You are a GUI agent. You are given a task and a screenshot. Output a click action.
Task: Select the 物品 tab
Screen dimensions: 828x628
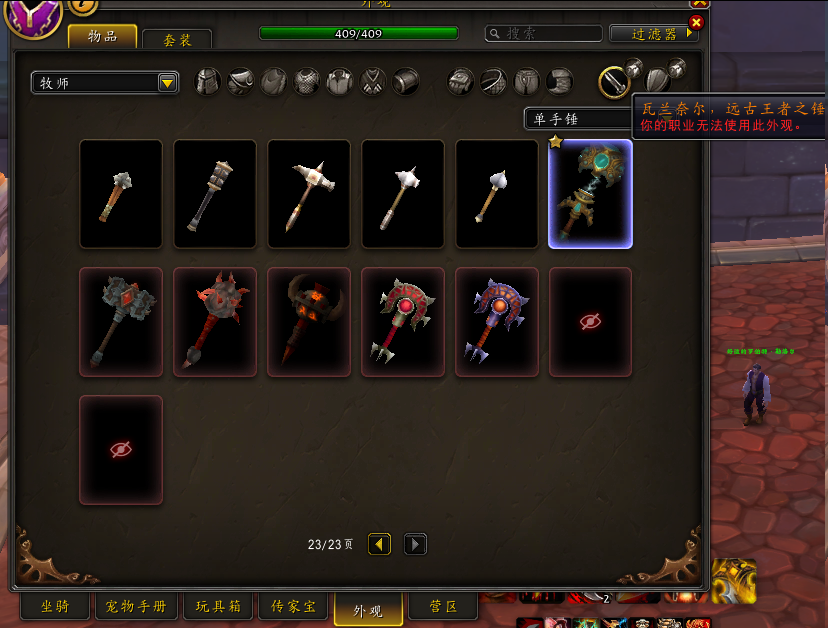(102, 36)
